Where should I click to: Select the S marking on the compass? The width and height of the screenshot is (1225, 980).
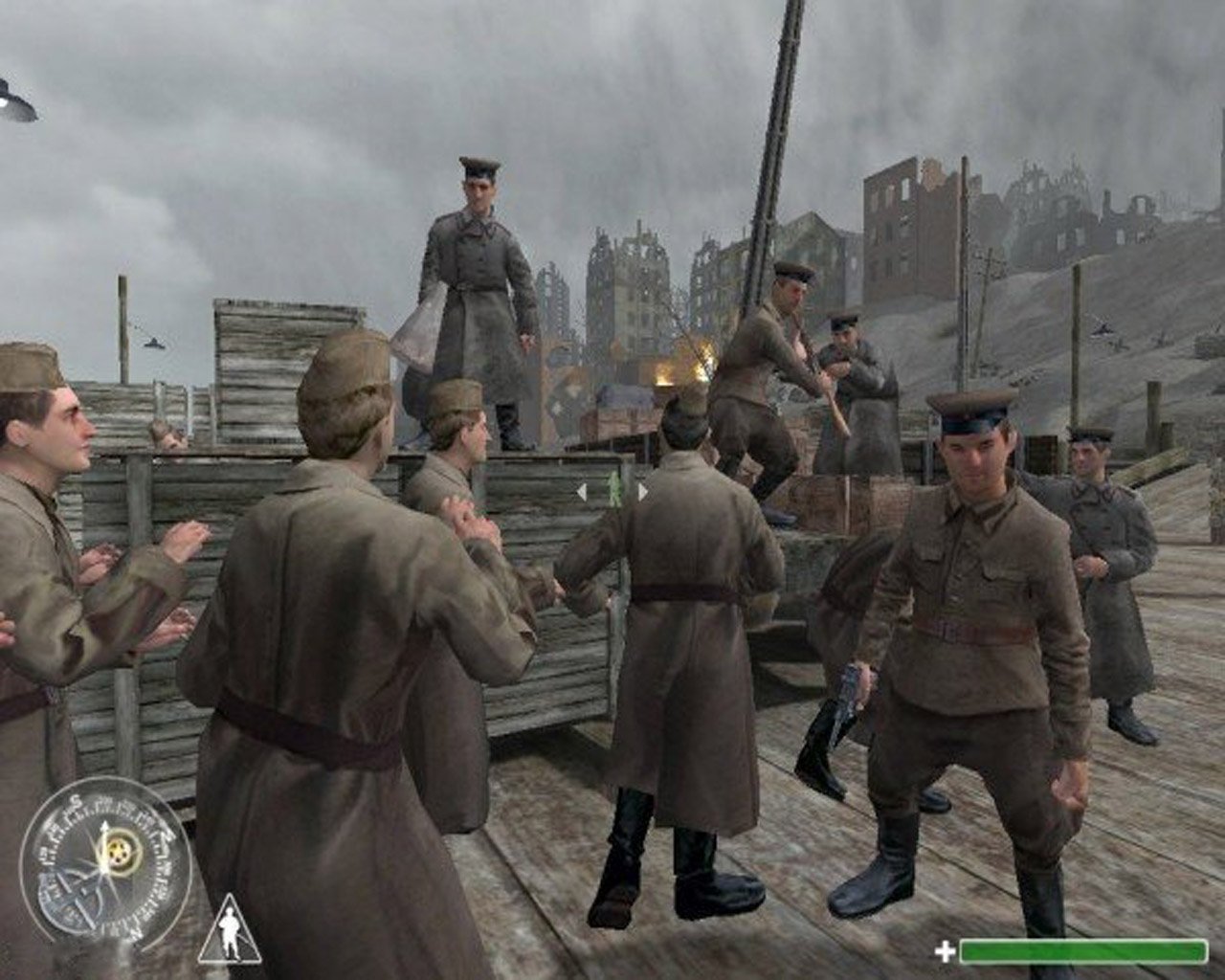76,799
